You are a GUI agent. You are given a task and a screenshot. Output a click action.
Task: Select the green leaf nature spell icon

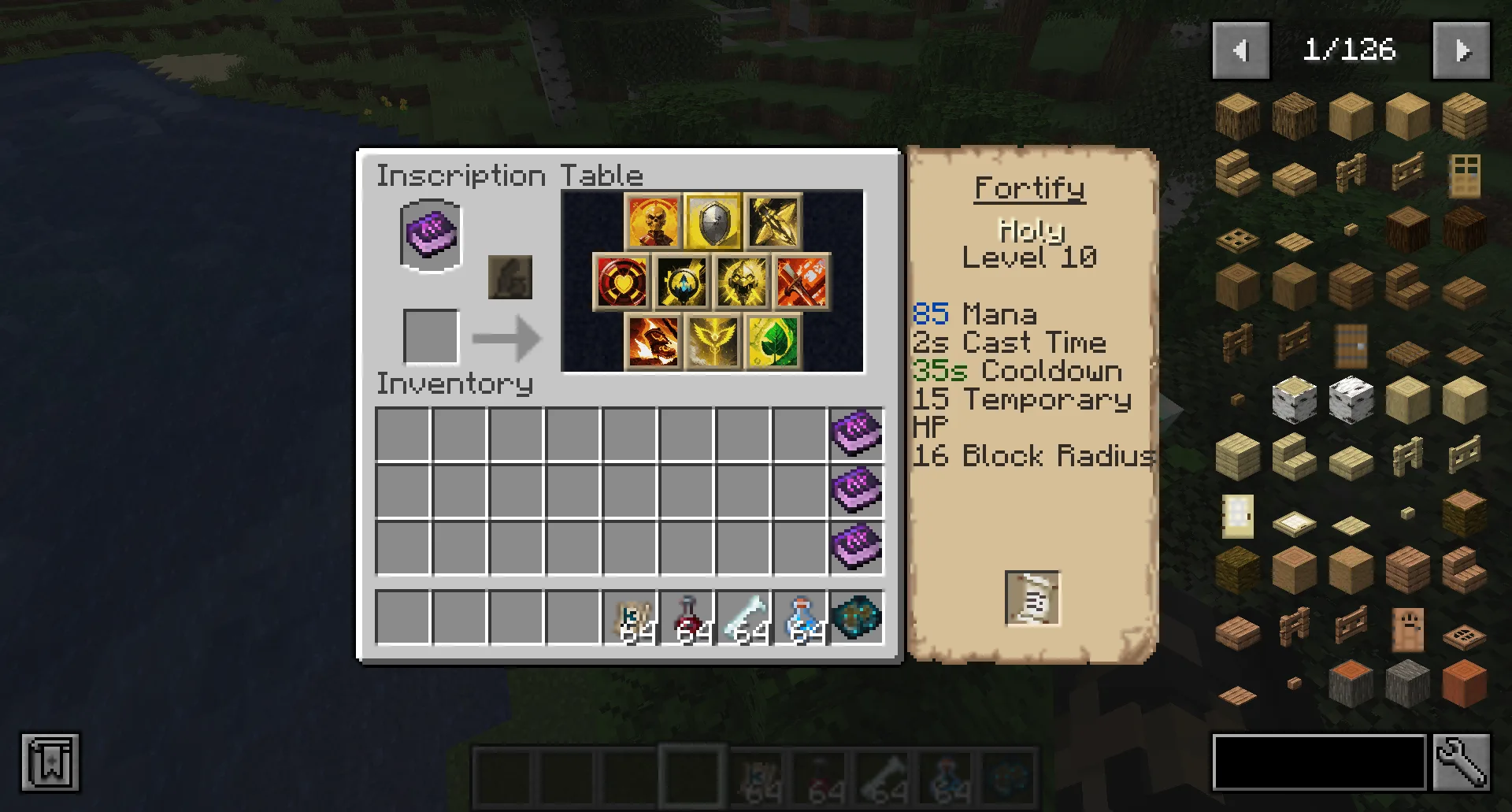(x=773, y=343)
